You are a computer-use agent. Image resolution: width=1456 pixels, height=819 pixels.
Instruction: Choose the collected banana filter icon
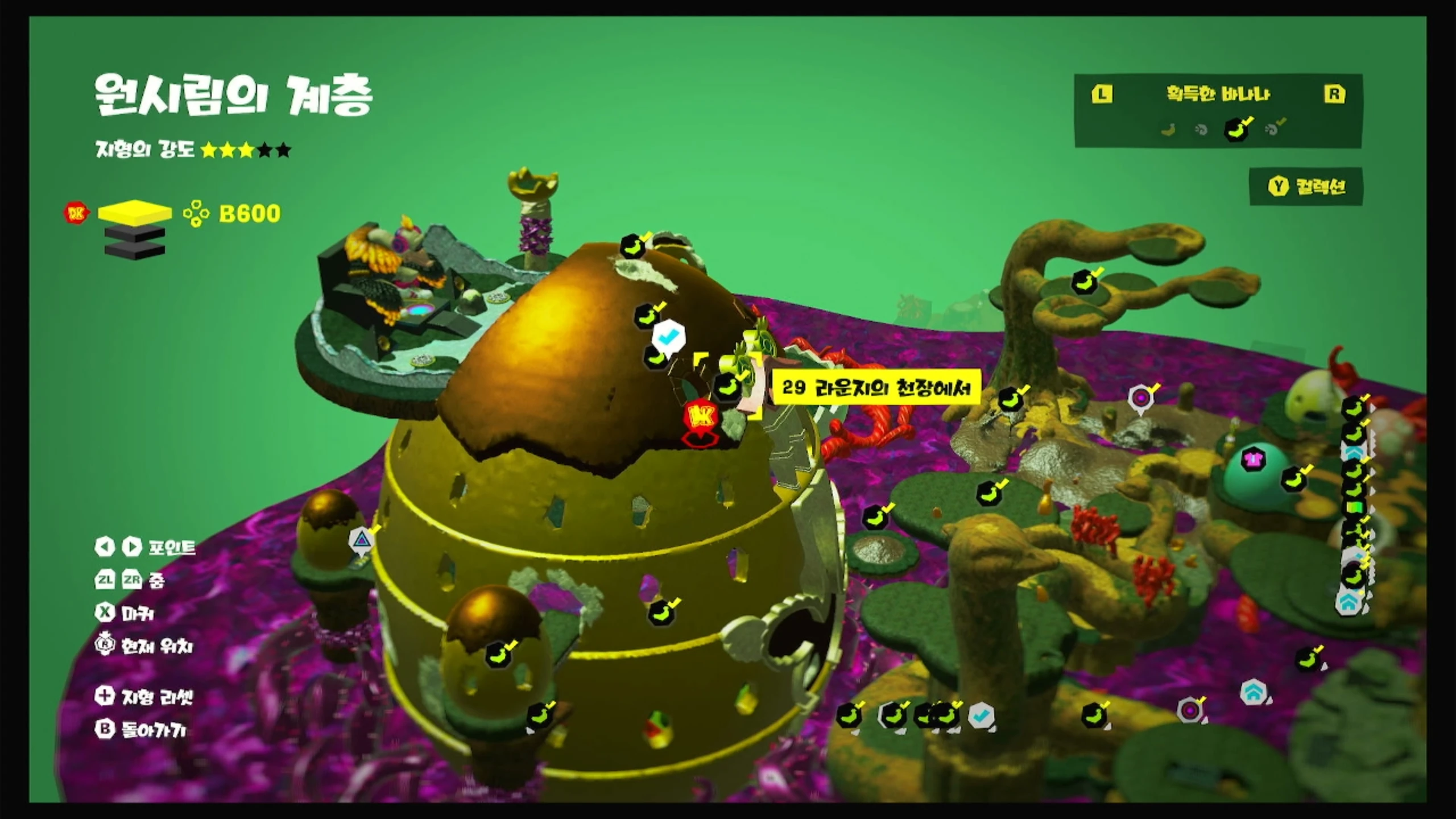1236,129
